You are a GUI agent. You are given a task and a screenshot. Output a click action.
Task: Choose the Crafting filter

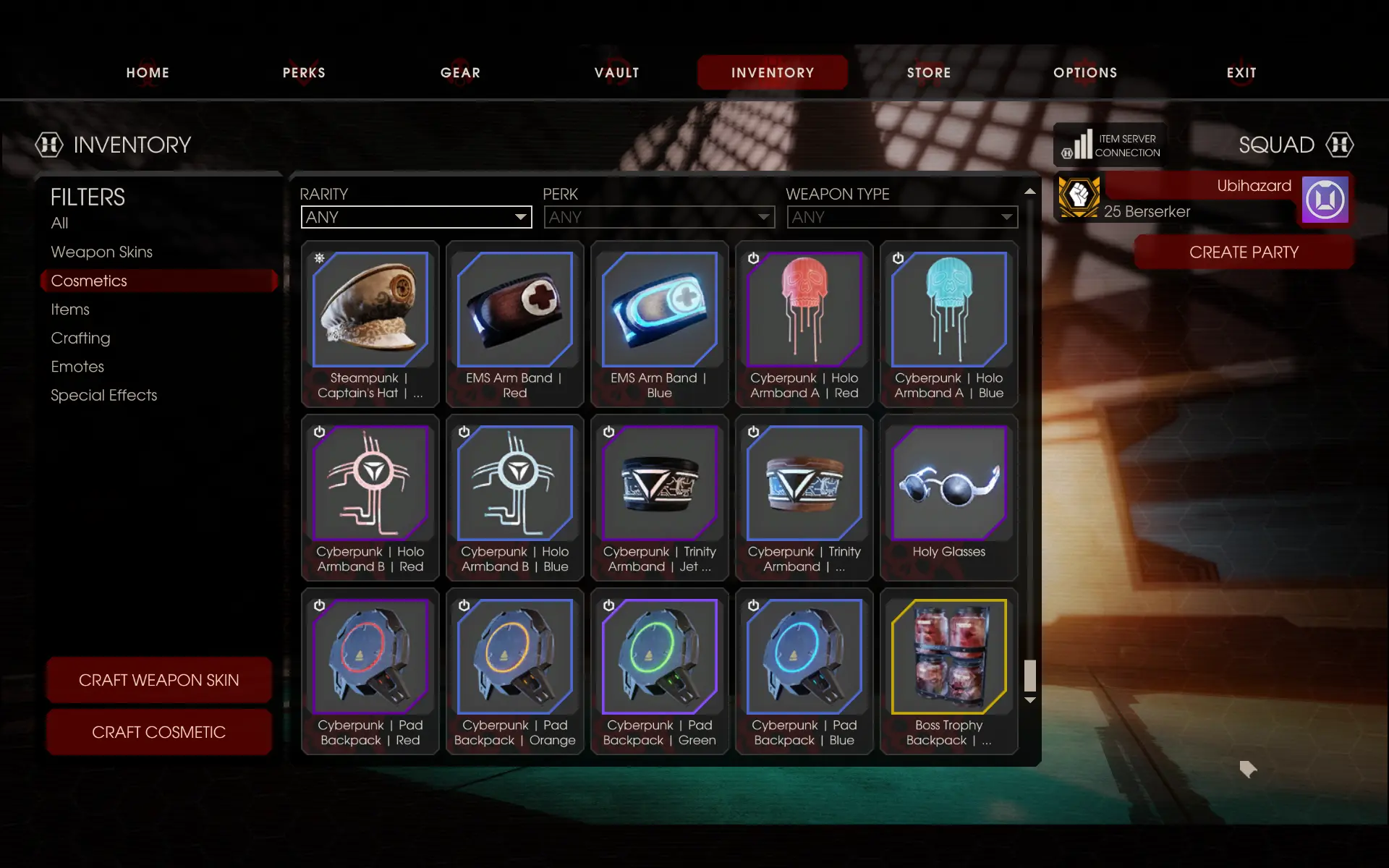coord(80,338)
